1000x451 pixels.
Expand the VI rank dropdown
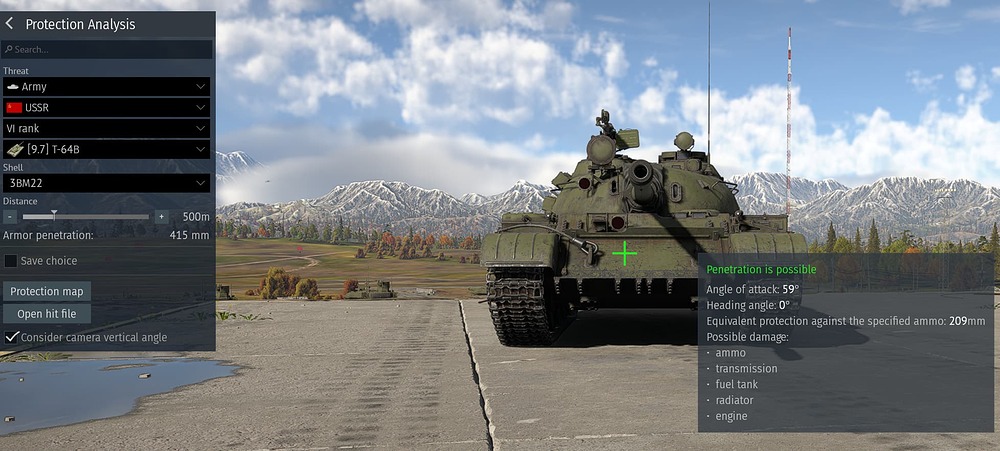(x=106, y=128)
